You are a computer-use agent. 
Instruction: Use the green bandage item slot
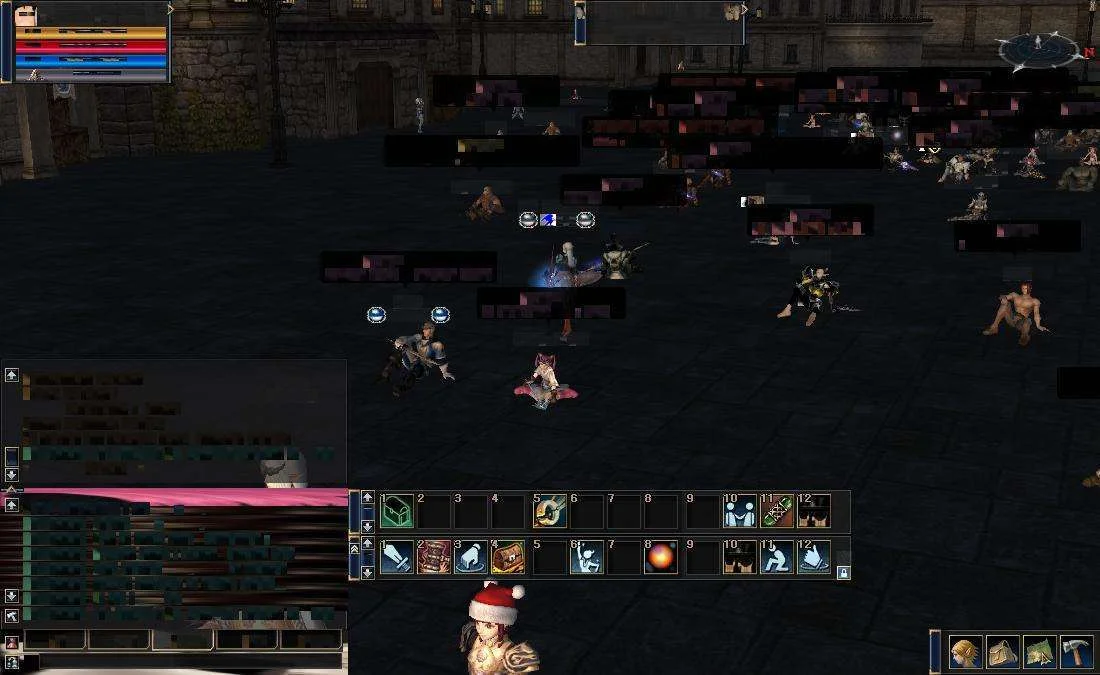[777, 512]
